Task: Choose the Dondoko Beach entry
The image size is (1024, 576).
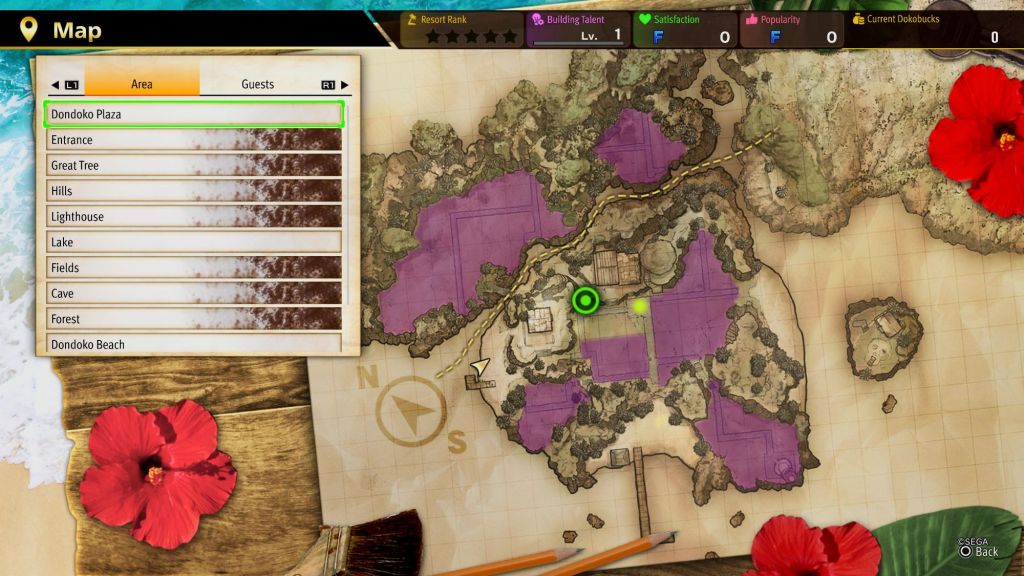Action: point(195,344)
